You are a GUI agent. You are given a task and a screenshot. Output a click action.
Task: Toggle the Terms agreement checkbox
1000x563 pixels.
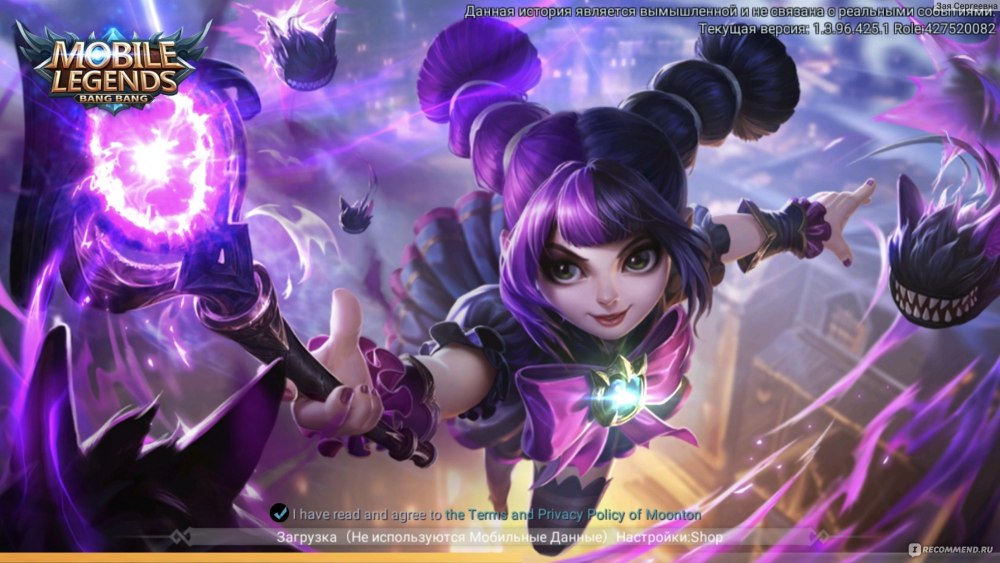pos(280,514)
